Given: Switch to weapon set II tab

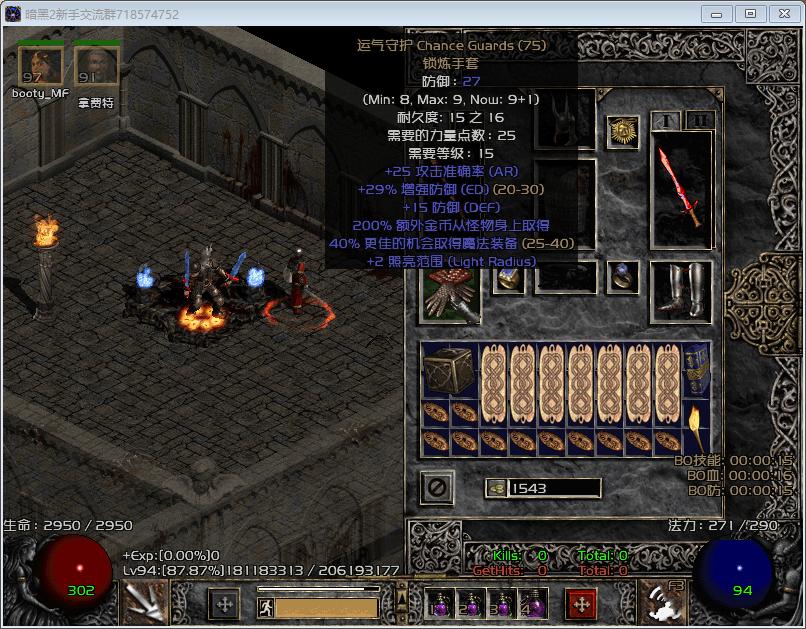Looking at the screenshot, I should 699,121.
